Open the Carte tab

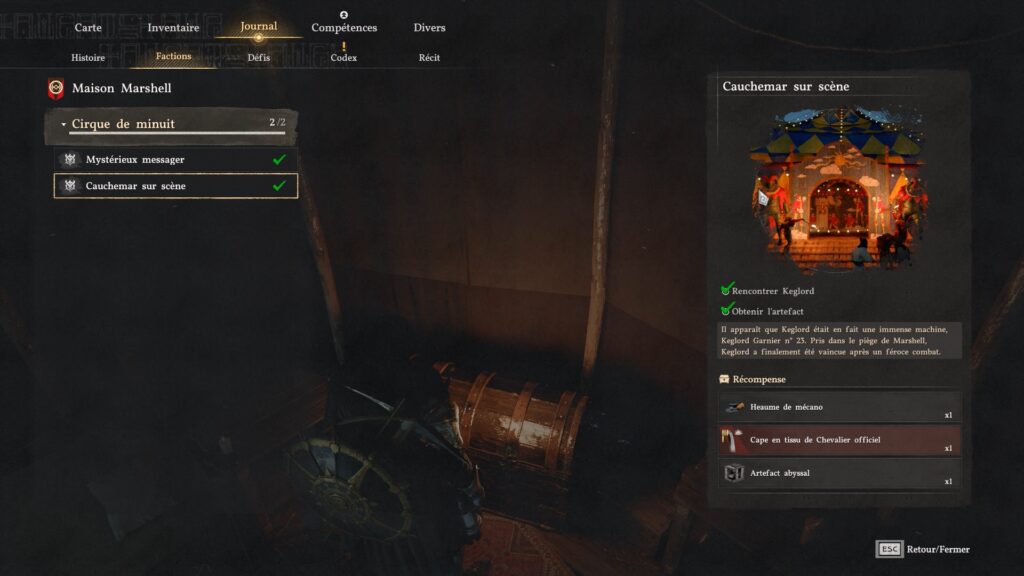[x=88, y=28]
